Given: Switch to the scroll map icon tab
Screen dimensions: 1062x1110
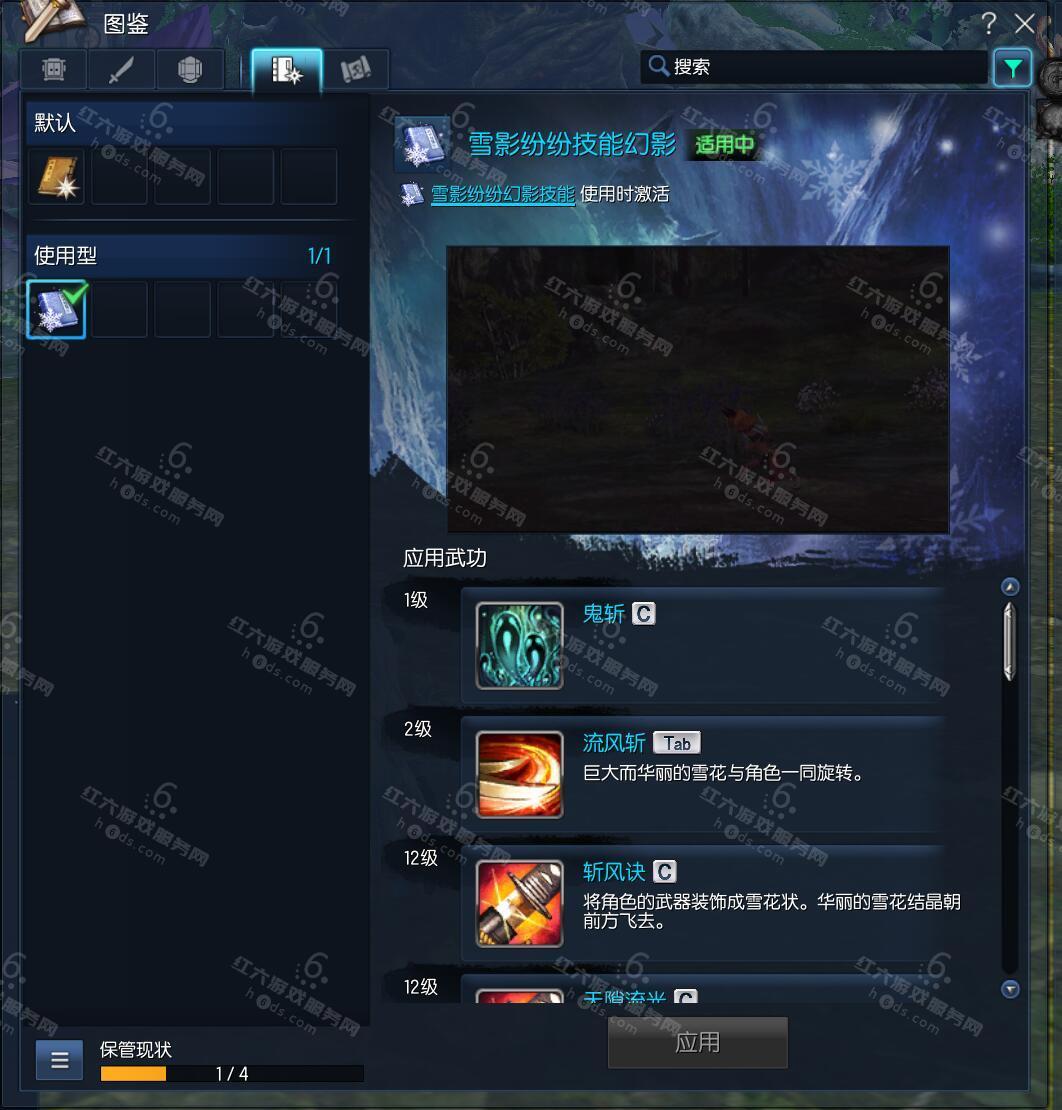Looking at the screenshot, I should (355, 69).
